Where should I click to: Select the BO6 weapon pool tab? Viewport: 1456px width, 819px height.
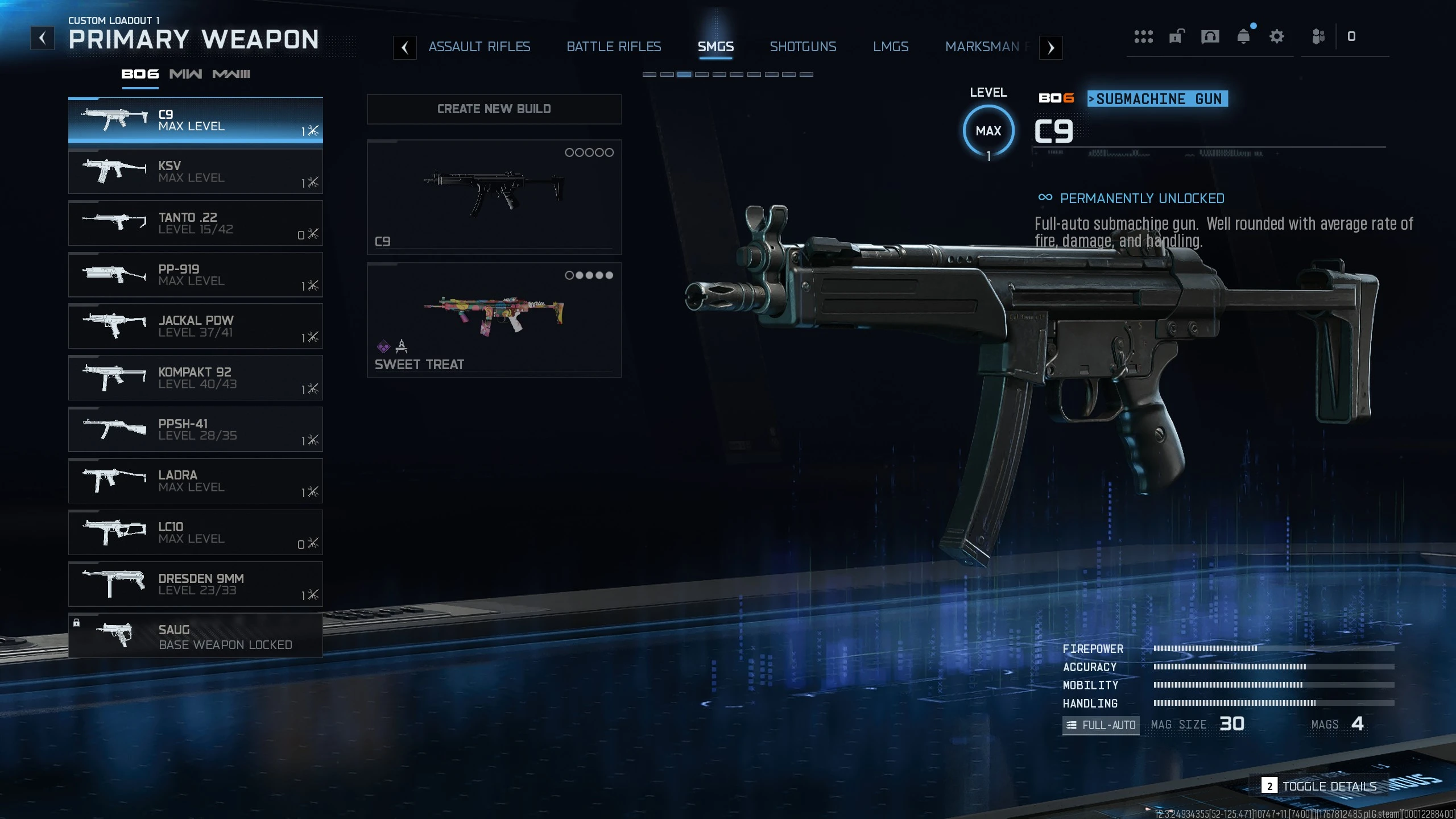pyautogui.click(x=139, y=74)
